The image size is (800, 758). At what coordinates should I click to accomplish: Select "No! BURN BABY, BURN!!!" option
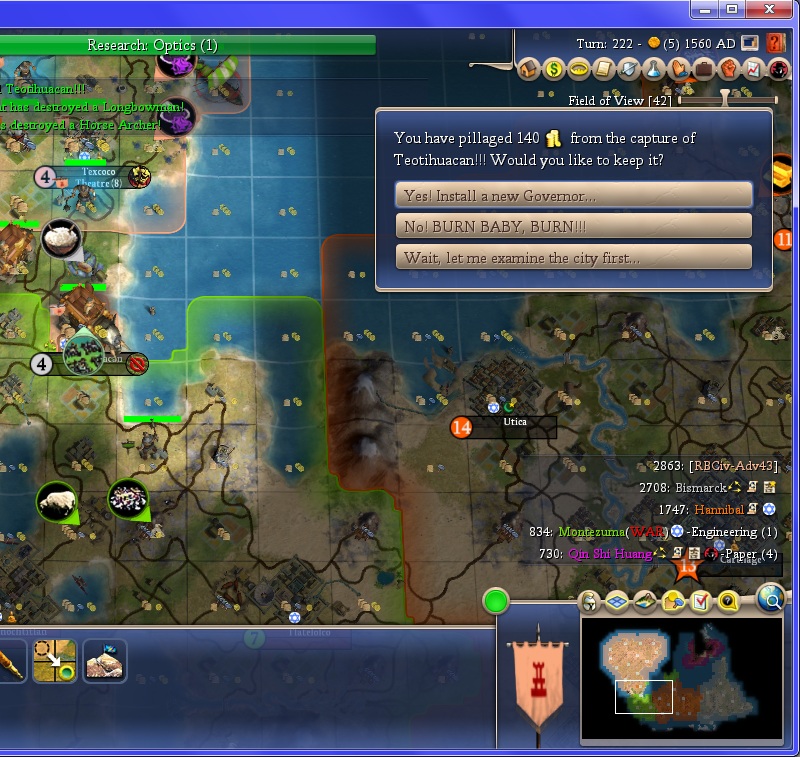tap(574, 226)
